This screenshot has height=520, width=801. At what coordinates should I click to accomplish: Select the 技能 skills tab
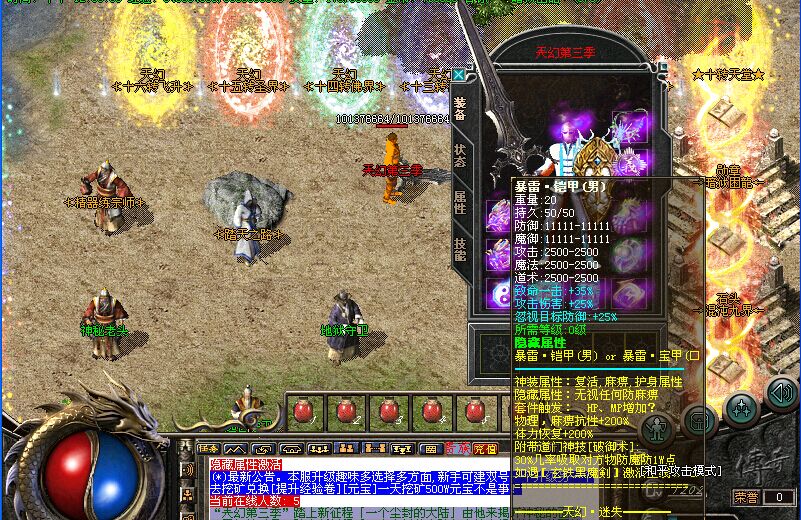(459, 251)
